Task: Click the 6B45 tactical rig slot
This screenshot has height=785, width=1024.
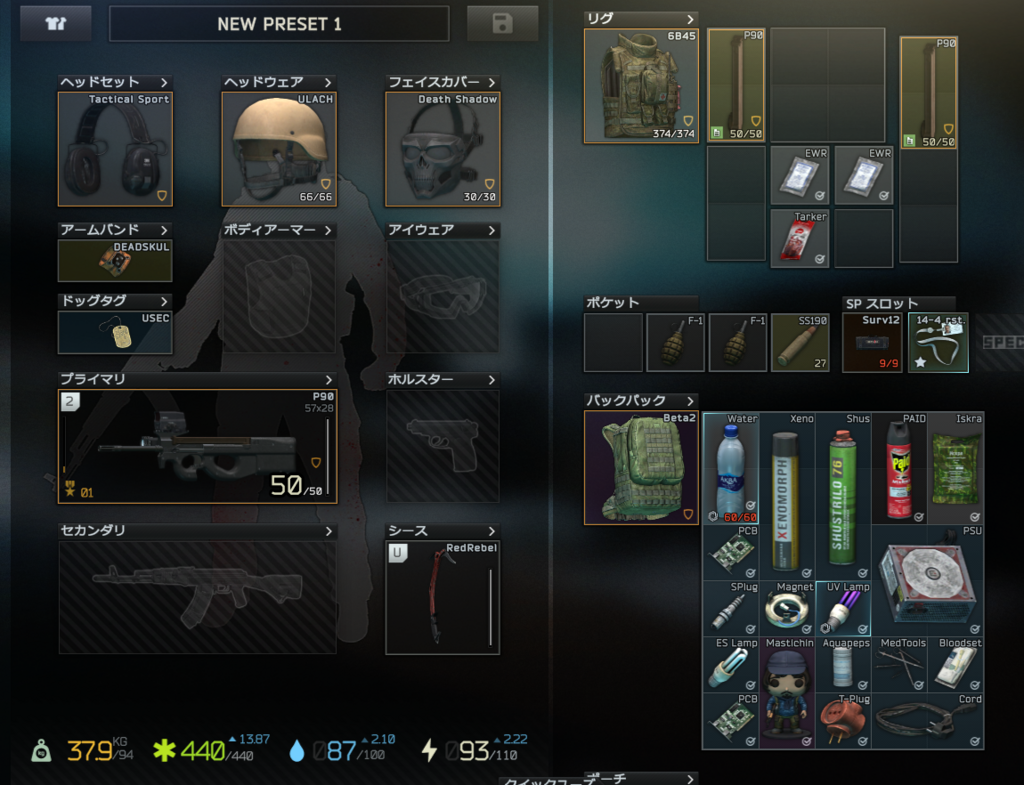Action: click(641, 86)
